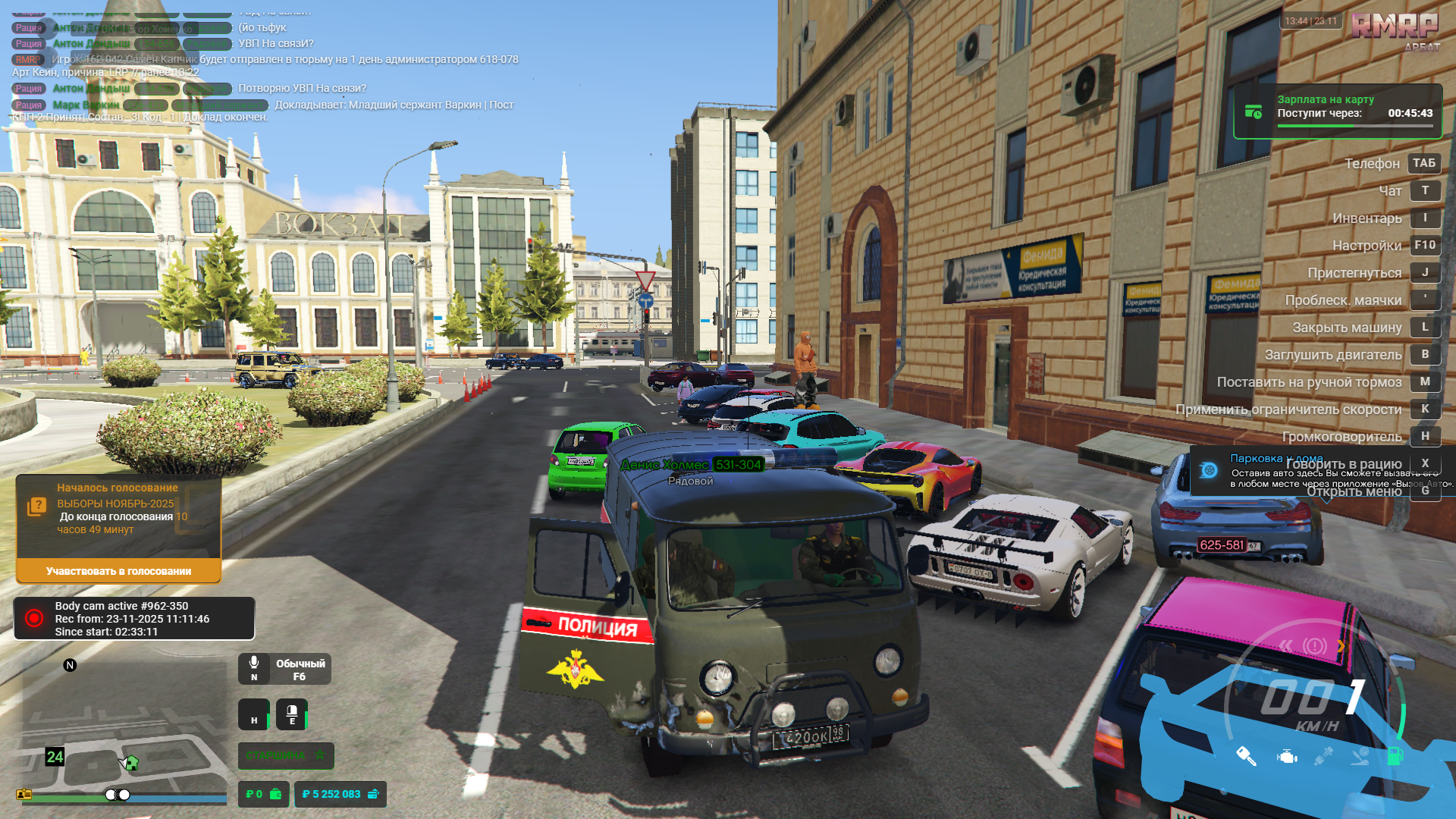Click the engine icon in the vehicle status panel
This screenshot has width=1456, height=819.
(x=1286, y=757)
